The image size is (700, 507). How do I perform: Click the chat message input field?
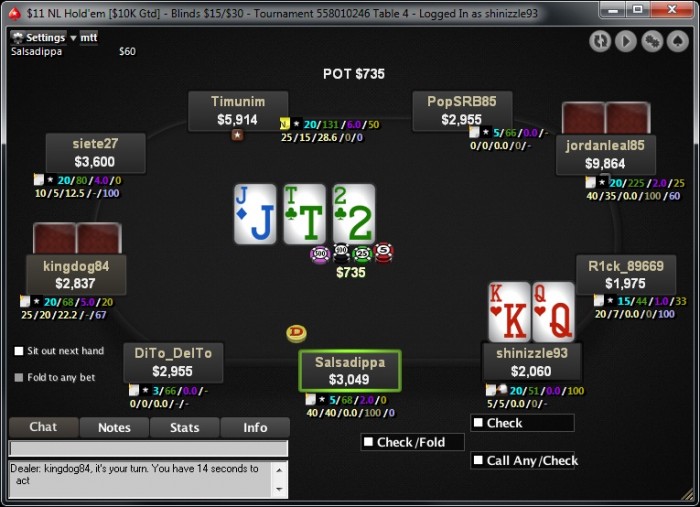(x=148, y=449)
